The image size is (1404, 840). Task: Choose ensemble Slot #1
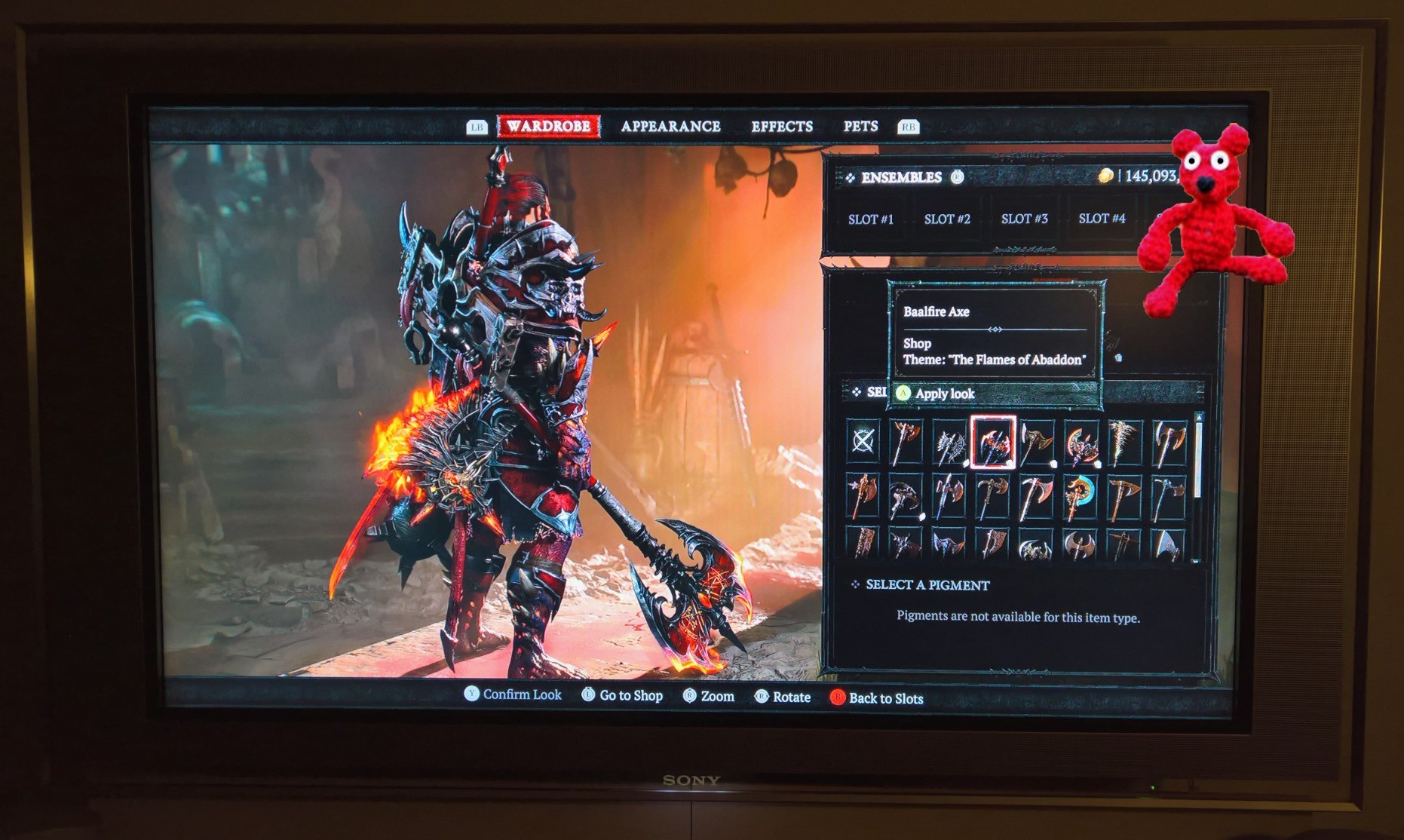[870, 219]
